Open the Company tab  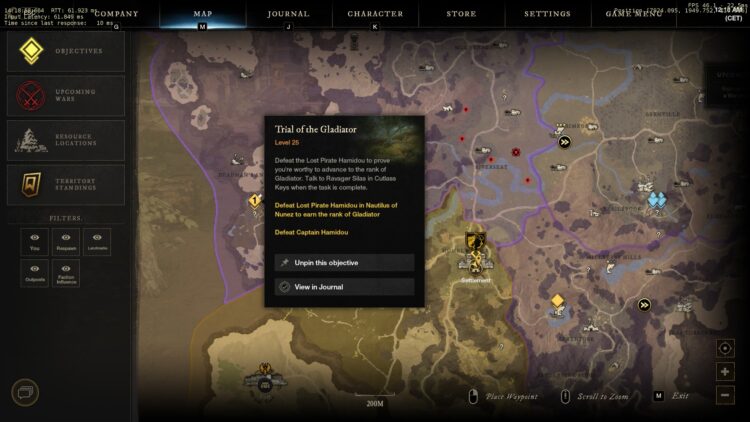pyautogui.click(x=115, y=14)
